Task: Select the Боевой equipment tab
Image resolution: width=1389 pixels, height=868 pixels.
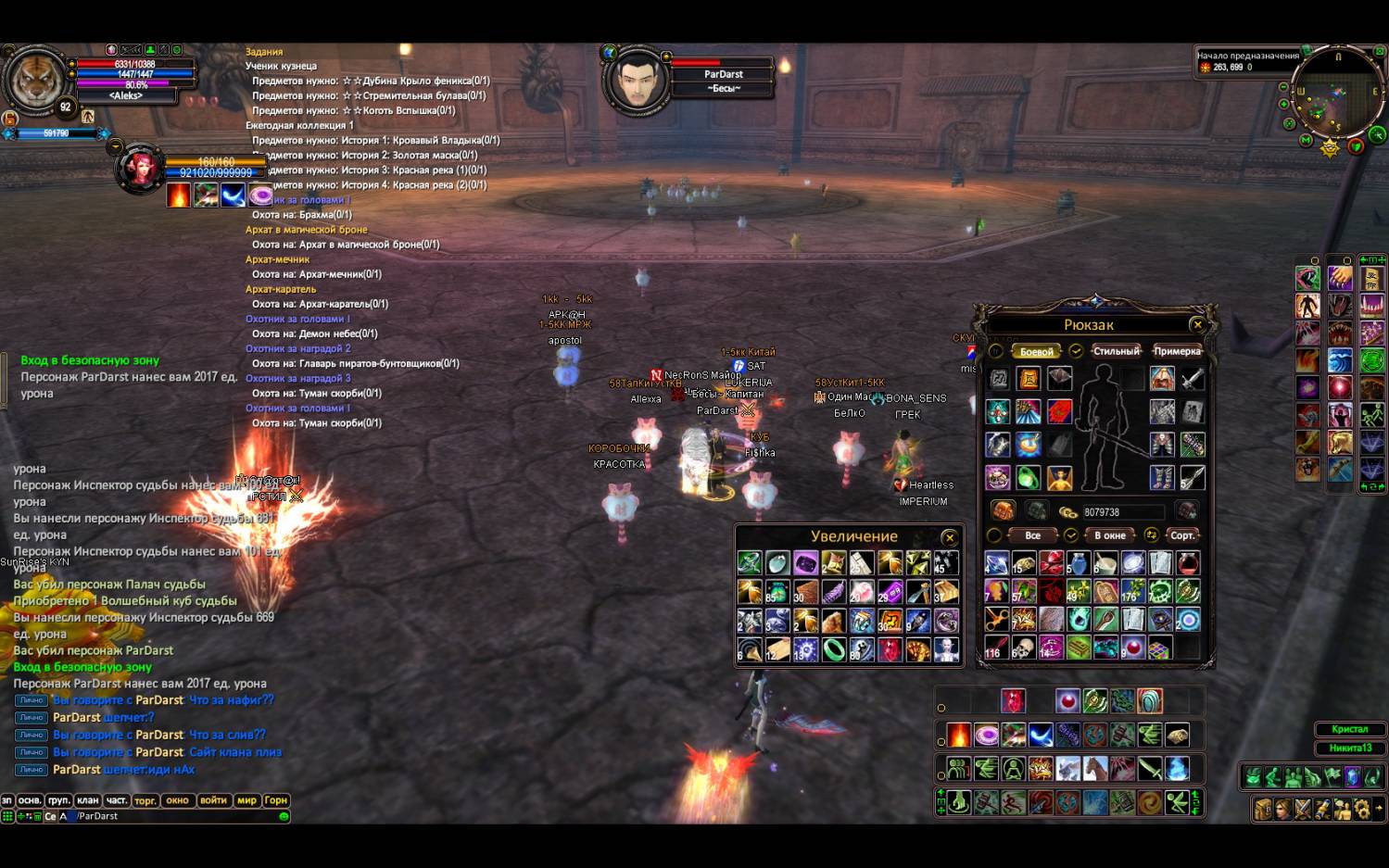Action: coord(1036,352)
